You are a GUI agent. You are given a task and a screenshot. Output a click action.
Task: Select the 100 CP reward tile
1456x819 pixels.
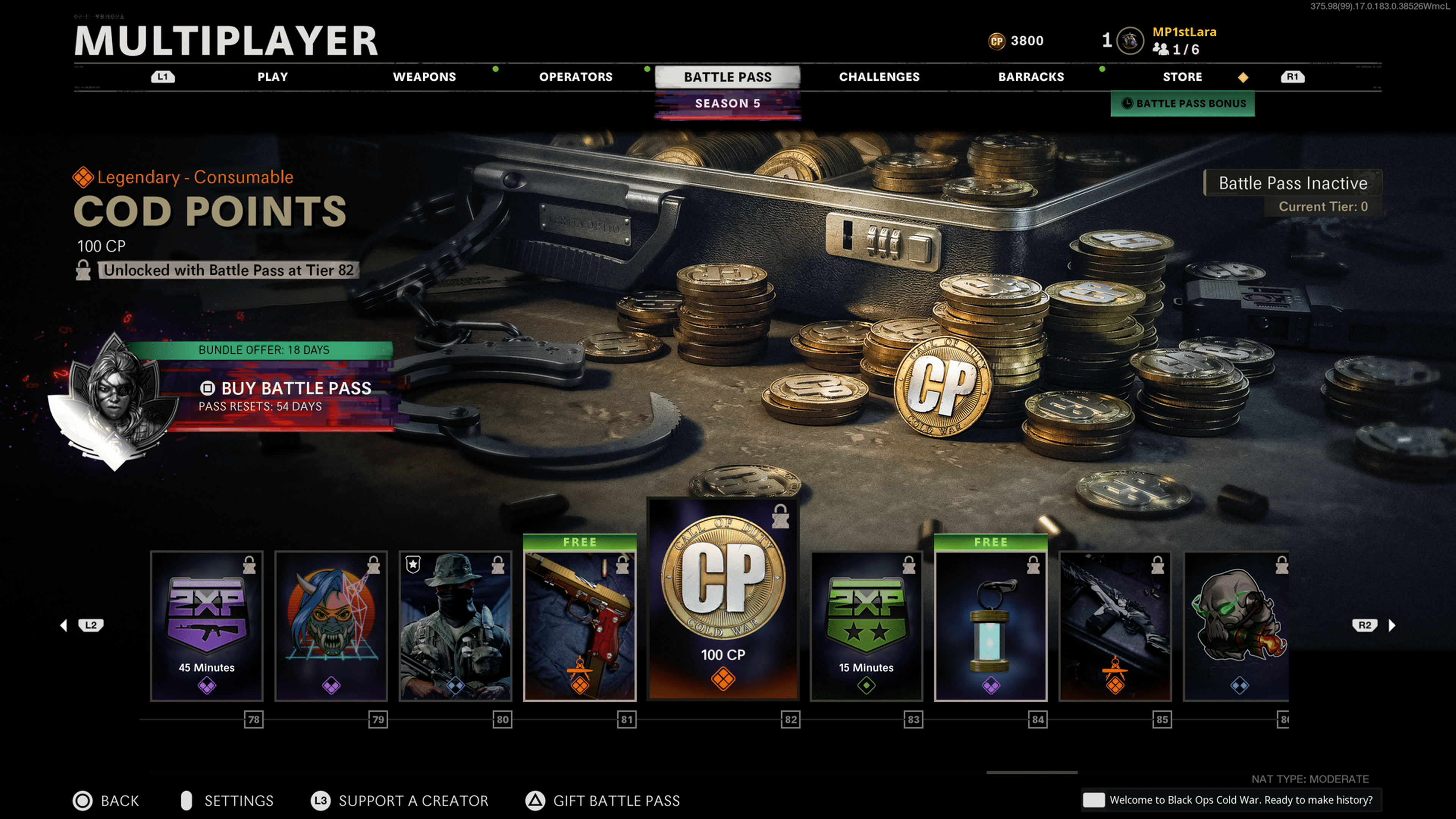click(x=723, y=599)
